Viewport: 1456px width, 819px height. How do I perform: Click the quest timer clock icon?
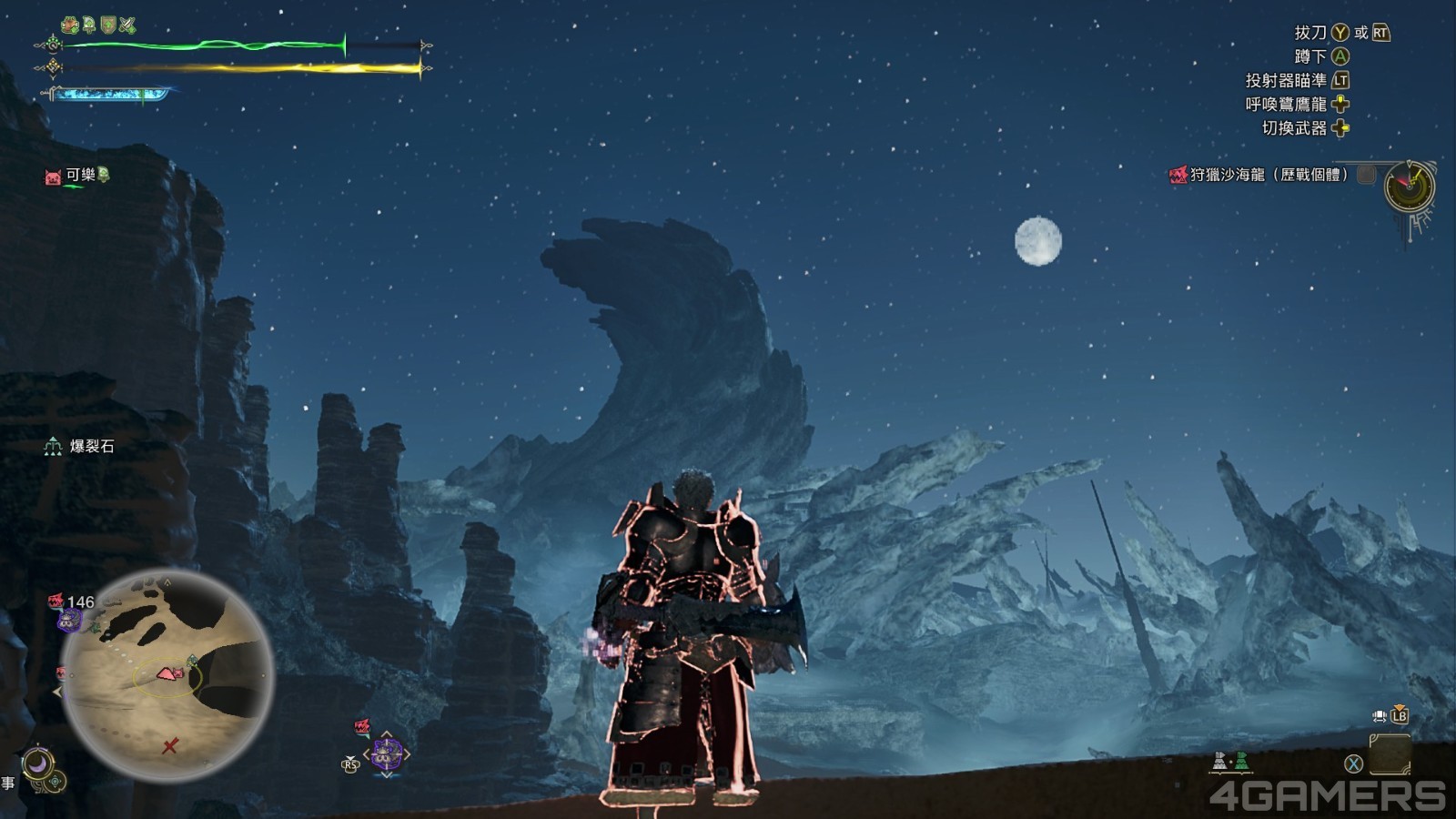tap(1409, 187)
